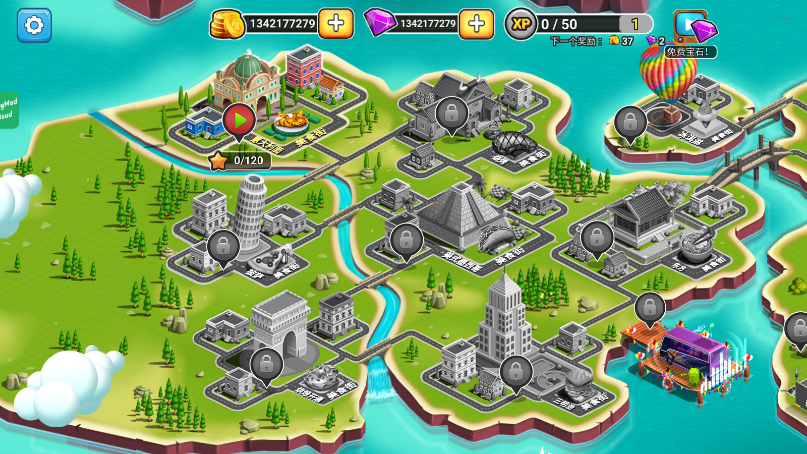Open the green cloud tab on left edge

click(x=8, y=110)
